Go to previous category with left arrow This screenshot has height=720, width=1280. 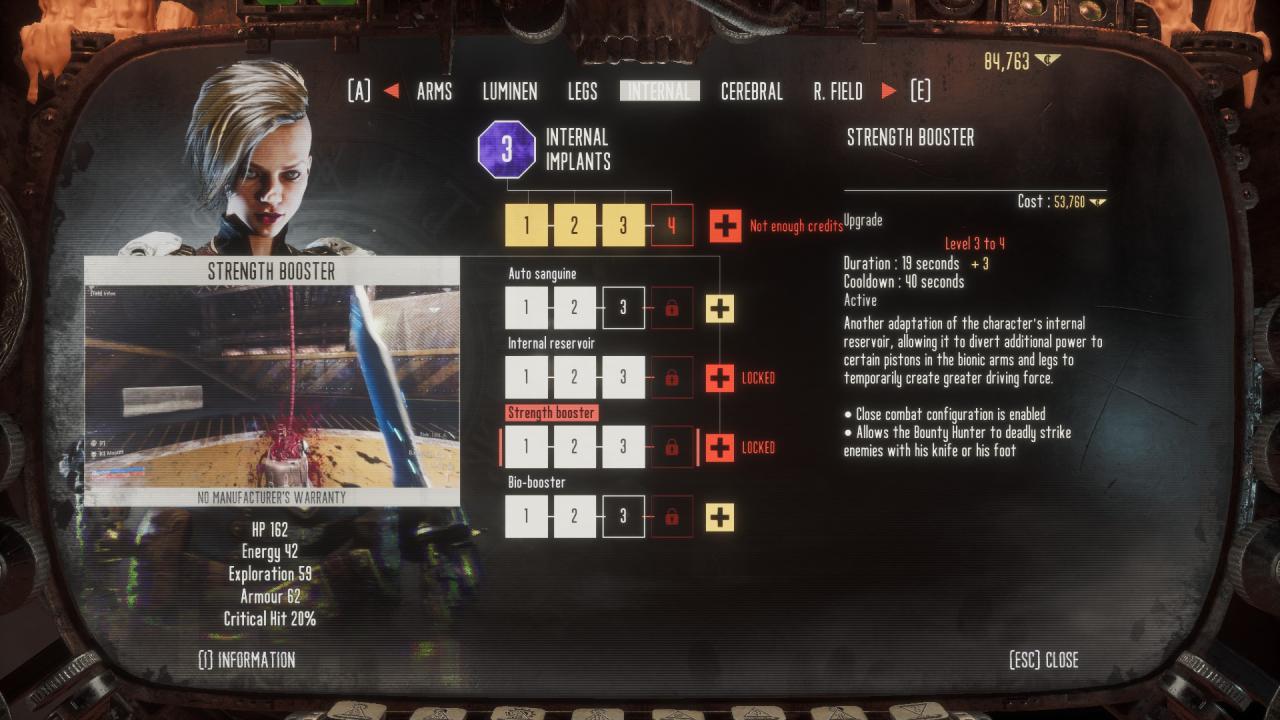click(391, 92)
